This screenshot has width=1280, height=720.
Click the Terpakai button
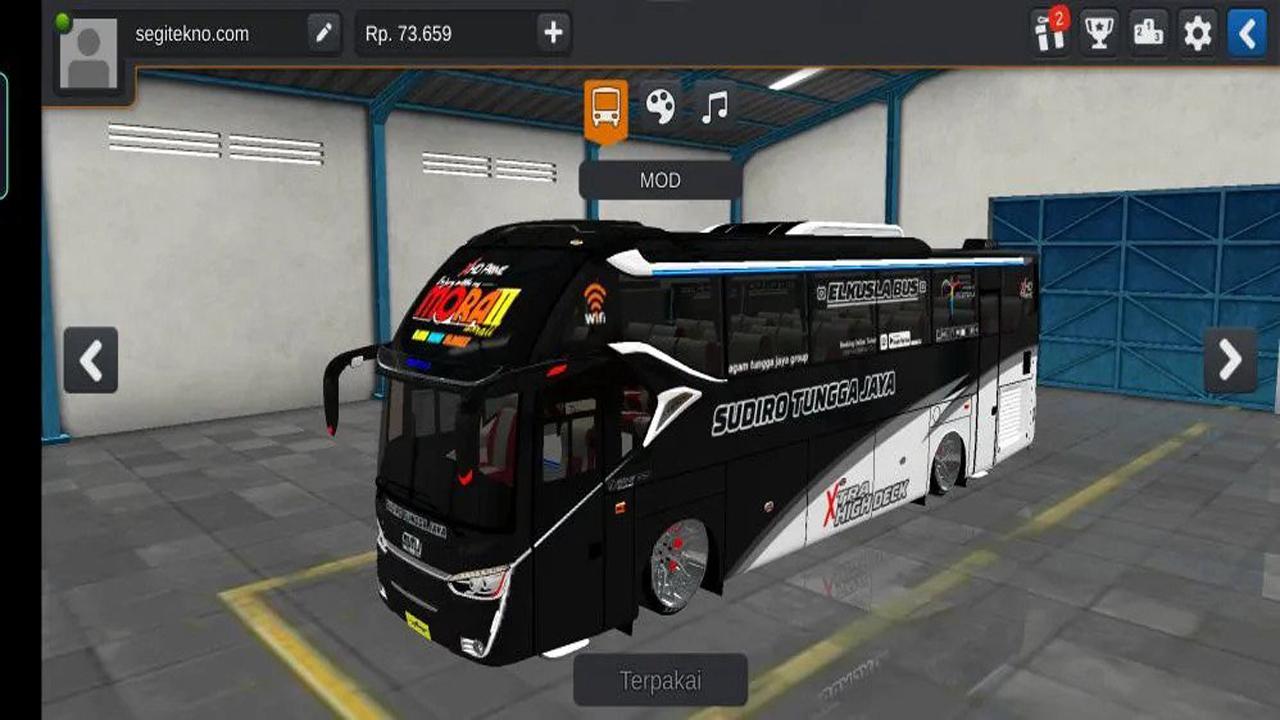(x=660, y=681)
